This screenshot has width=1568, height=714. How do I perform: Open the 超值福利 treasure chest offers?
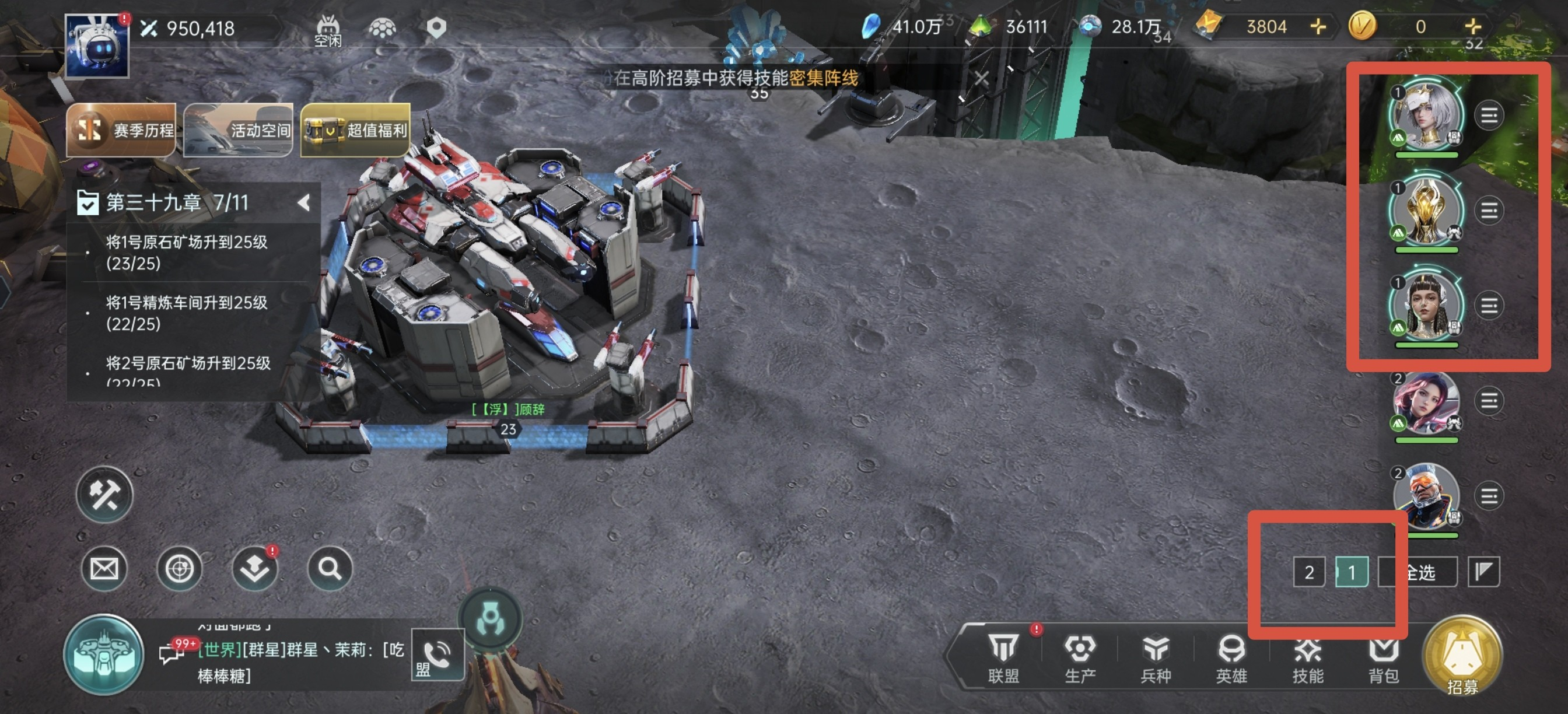tap(355, 129)
